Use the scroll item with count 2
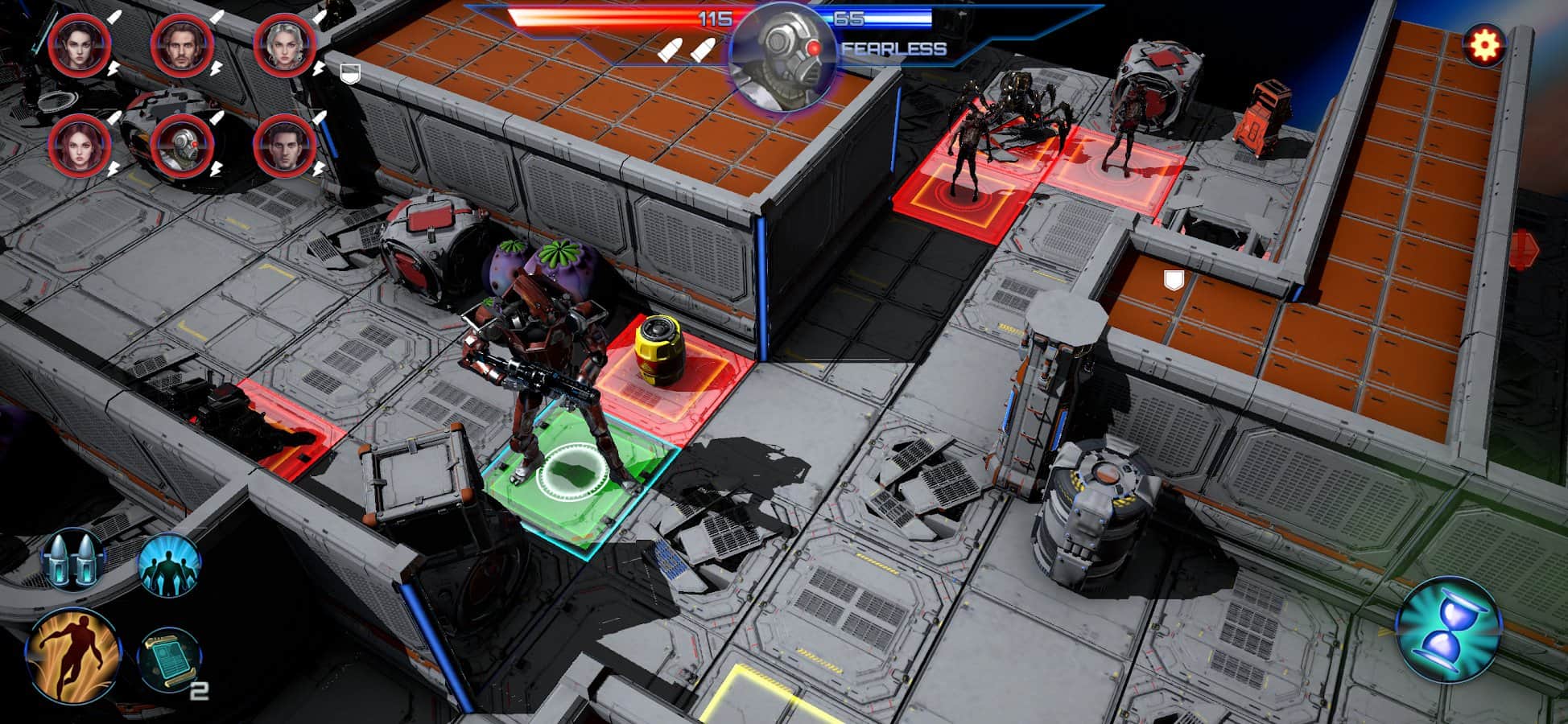The width and height of the screenshot is (1568, 724). tap(170, 660)
